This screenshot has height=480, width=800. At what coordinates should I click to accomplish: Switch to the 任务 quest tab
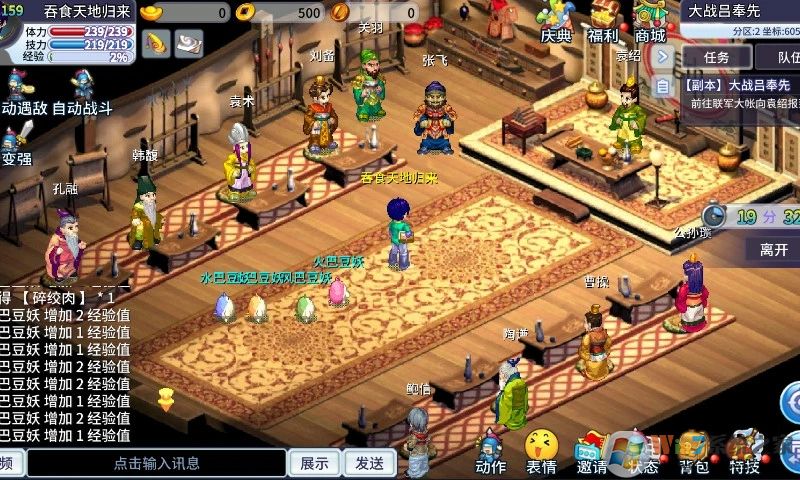716,58
